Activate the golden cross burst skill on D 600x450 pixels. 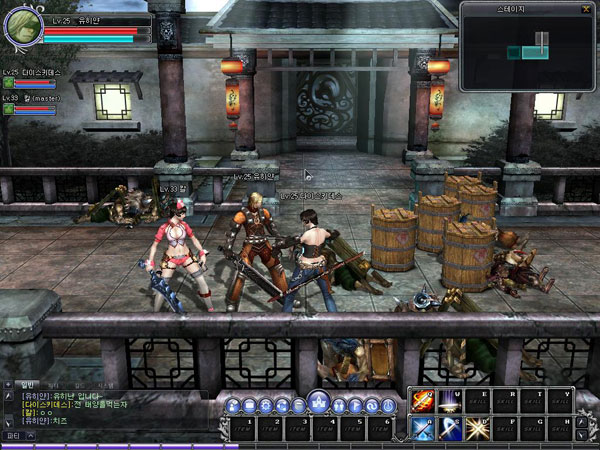[x=475, y=427]
